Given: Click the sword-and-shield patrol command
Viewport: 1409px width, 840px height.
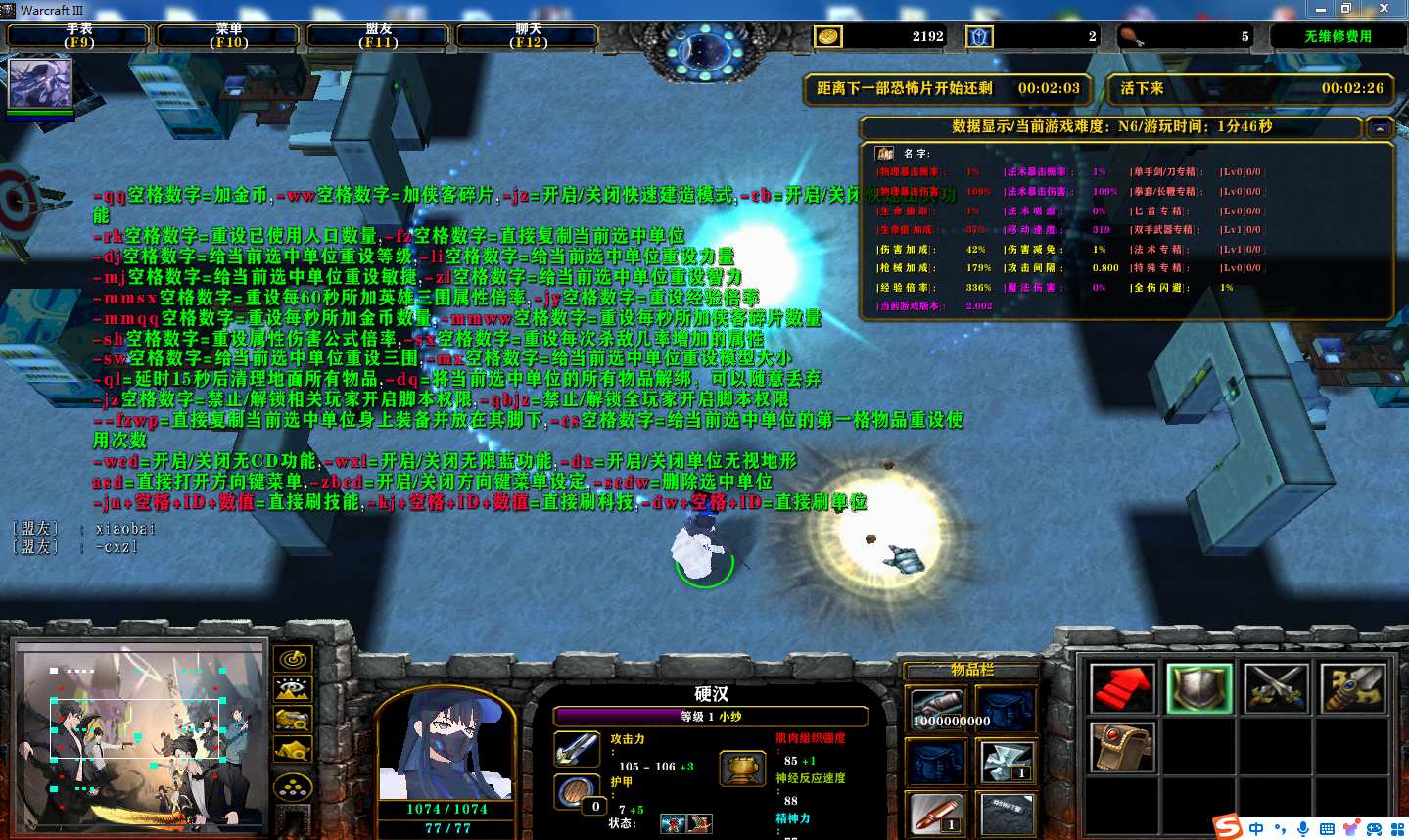Looking at the screenshot, I should pos(1352,687).
